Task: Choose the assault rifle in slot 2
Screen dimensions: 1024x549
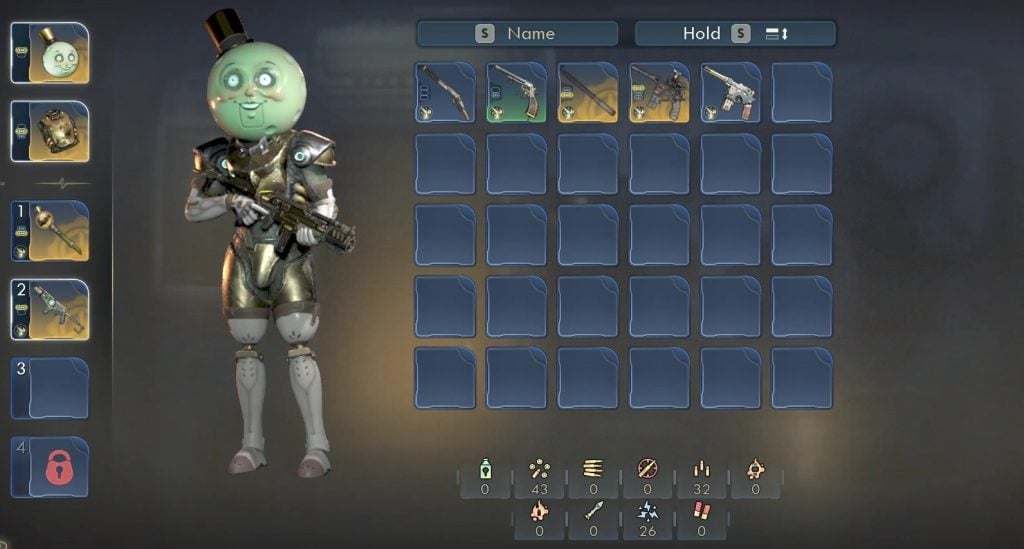Action: 50,309
